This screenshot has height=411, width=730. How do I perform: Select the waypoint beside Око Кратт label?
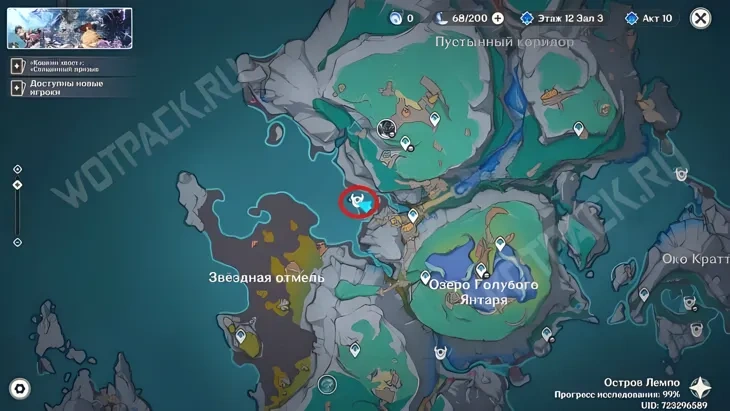pos(643,295)
